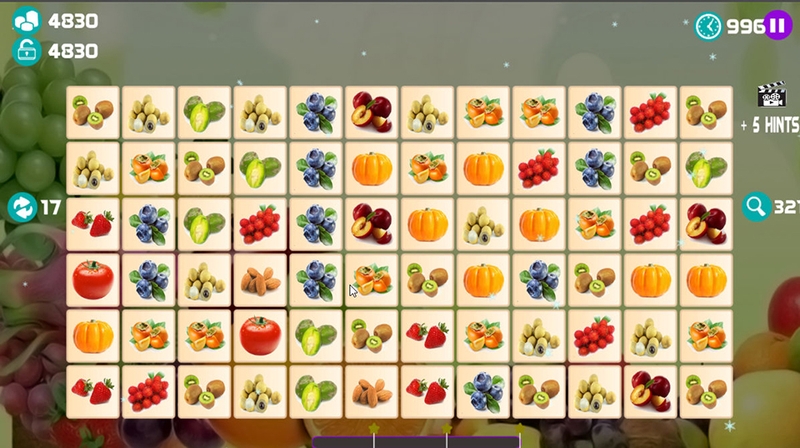Watch a video for +5 hints
800x448 pixels.
[770, 96]
